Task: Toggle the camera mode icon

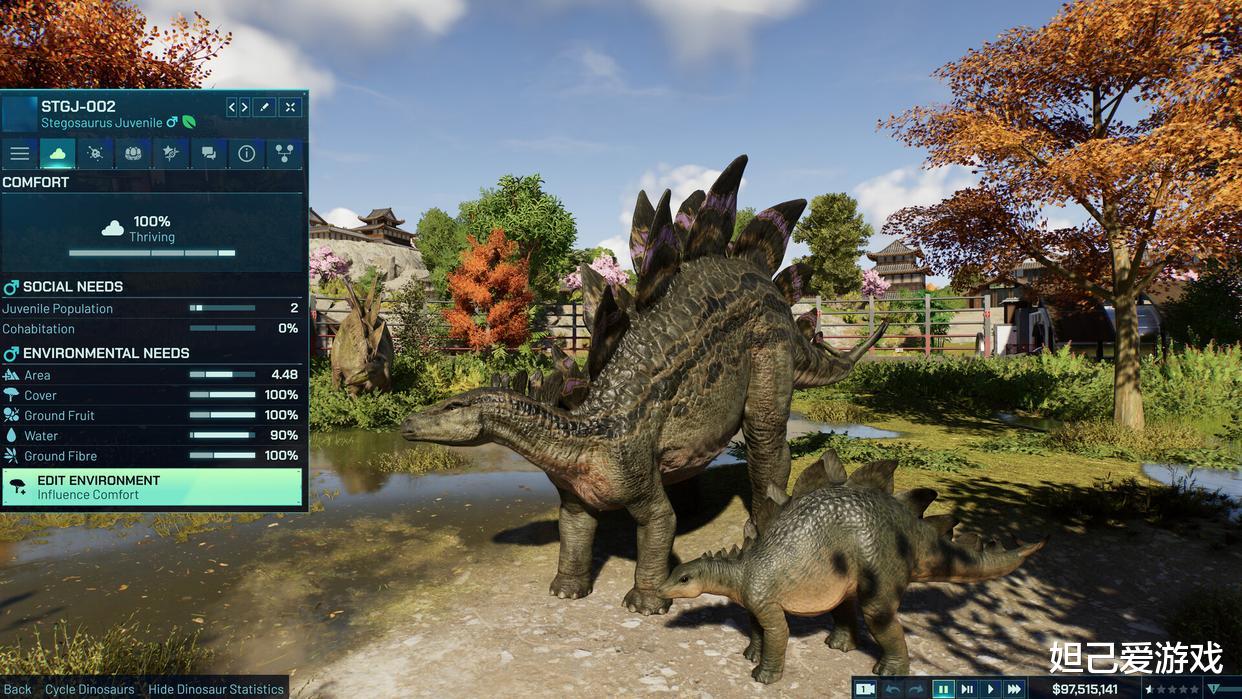Action: pos(866,689)
